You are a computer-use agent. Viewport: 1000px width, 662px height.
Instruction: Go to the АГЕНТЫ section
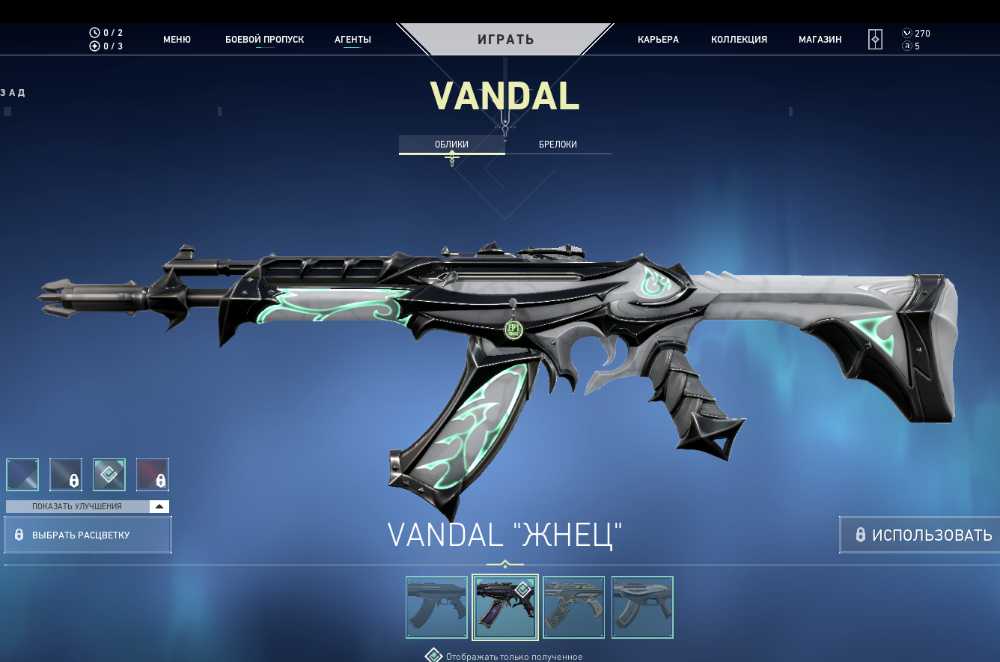click(x=352, y=40)
